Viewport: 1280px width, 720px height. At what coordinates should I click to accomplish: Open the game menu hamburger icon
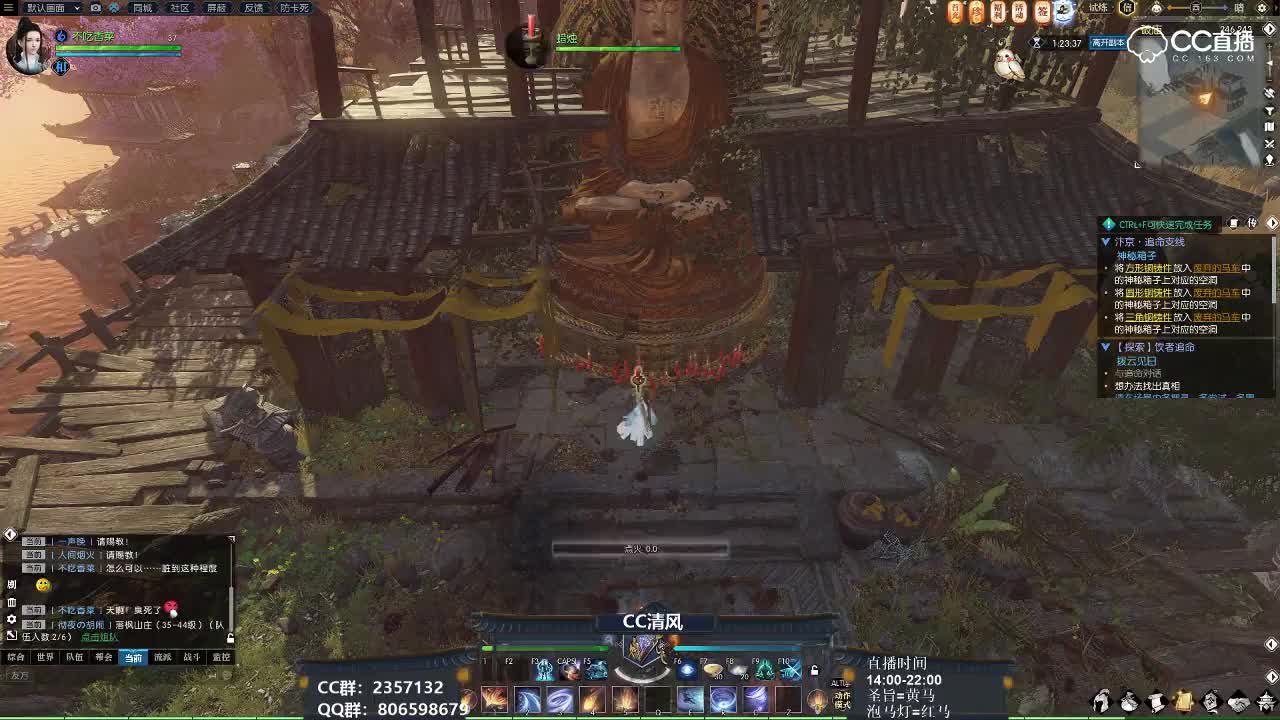coord(9,7)
